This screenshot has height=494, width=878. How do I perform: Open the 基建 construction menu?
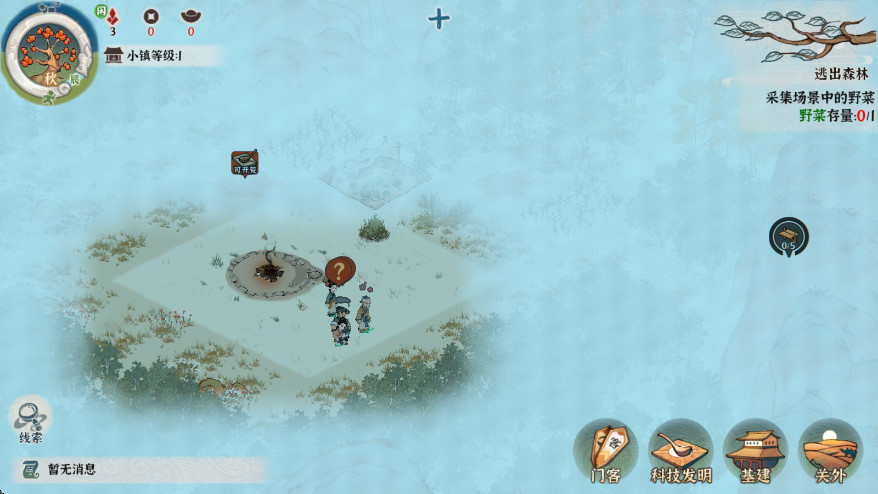pos(755,452)
